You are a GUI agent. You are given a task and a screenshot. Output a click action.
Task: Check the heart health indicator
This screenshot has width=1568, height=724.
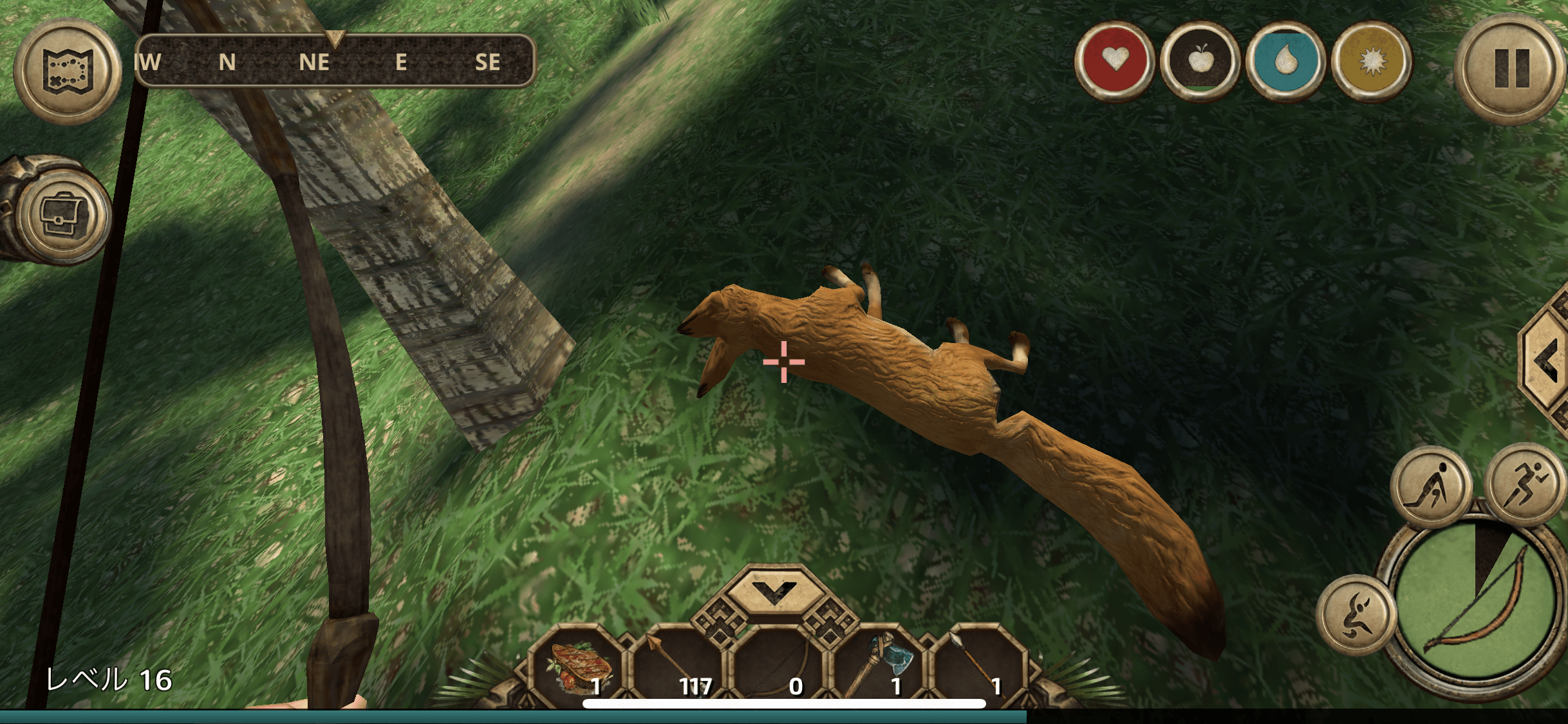pyautogui.click(x=1115, y=60)
